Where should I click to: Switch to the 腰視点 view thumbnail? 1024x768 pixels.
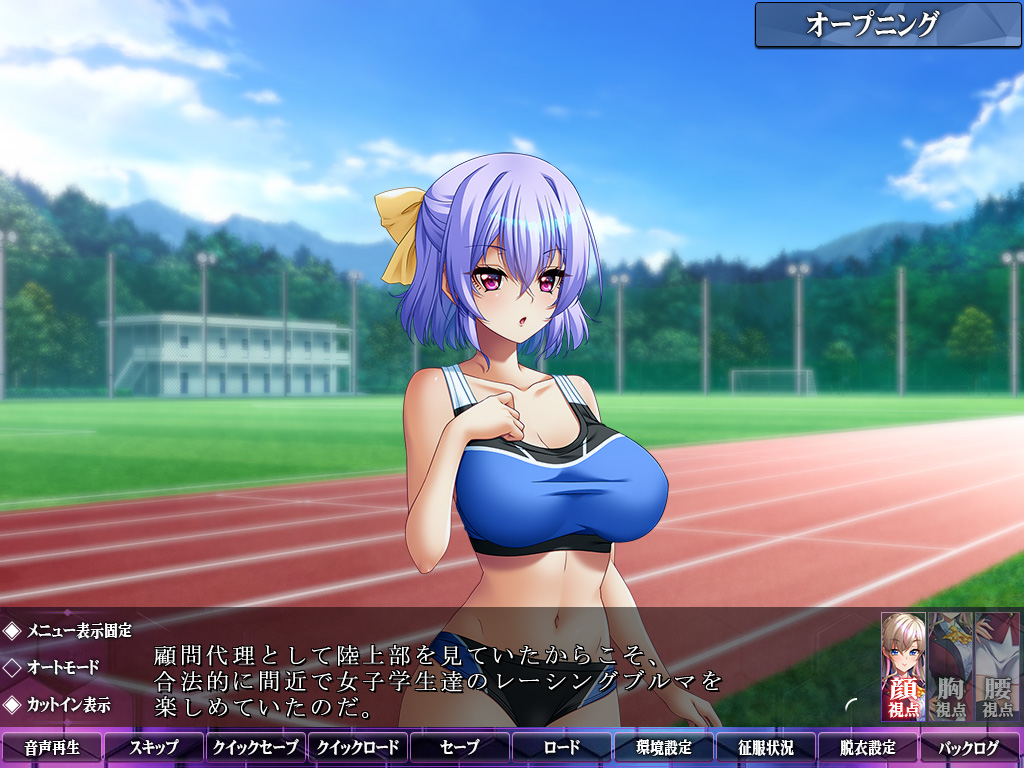[x=997, y=667]
